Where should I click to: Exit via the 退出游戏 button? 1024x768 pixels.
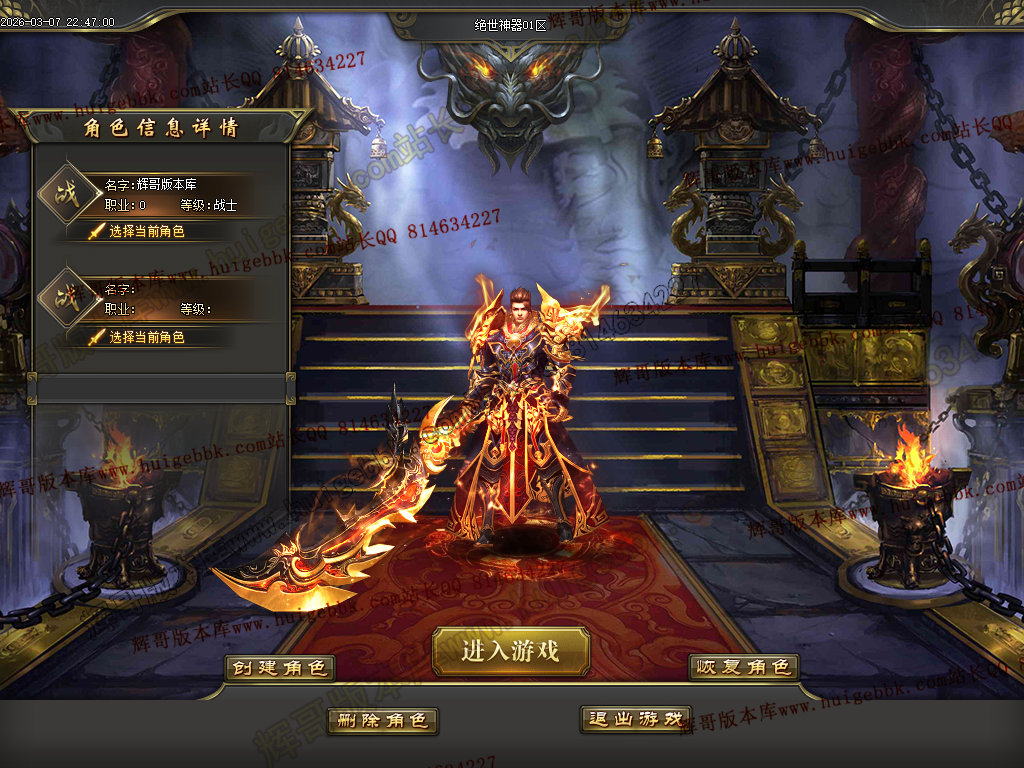(635, 719)
